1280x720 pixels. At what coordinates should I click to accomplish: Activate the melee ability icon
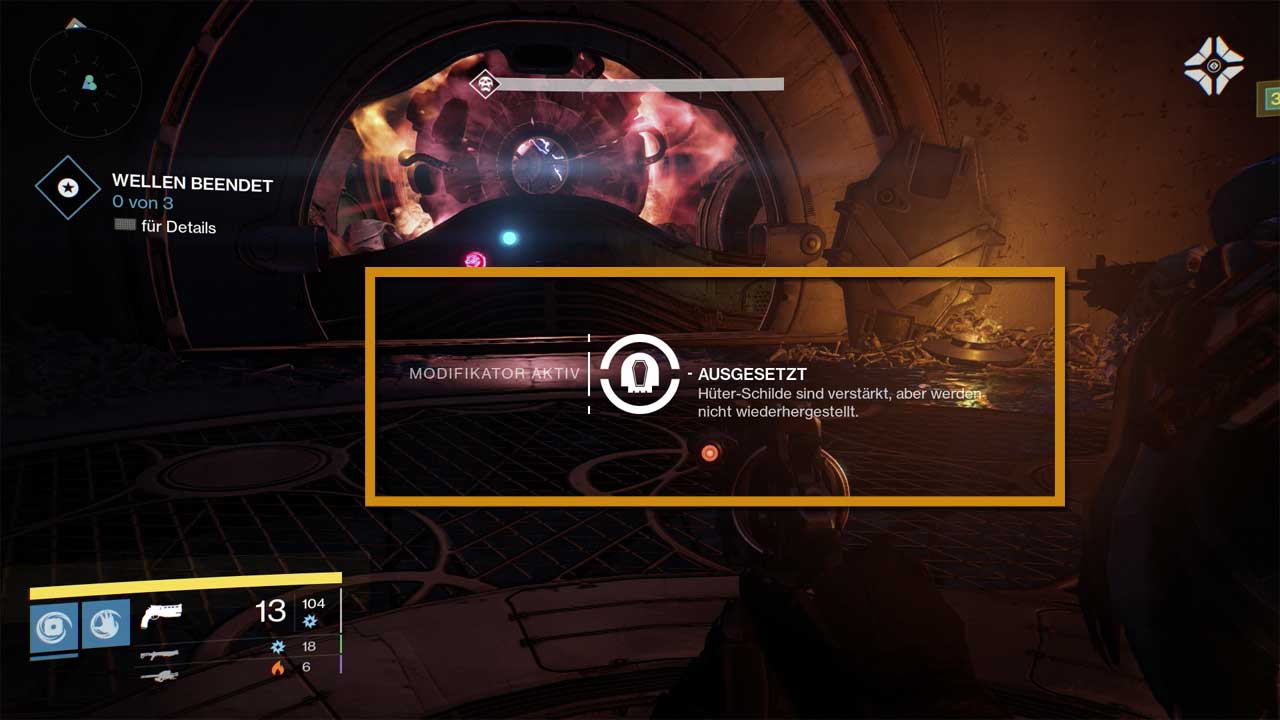coord(106,624)
